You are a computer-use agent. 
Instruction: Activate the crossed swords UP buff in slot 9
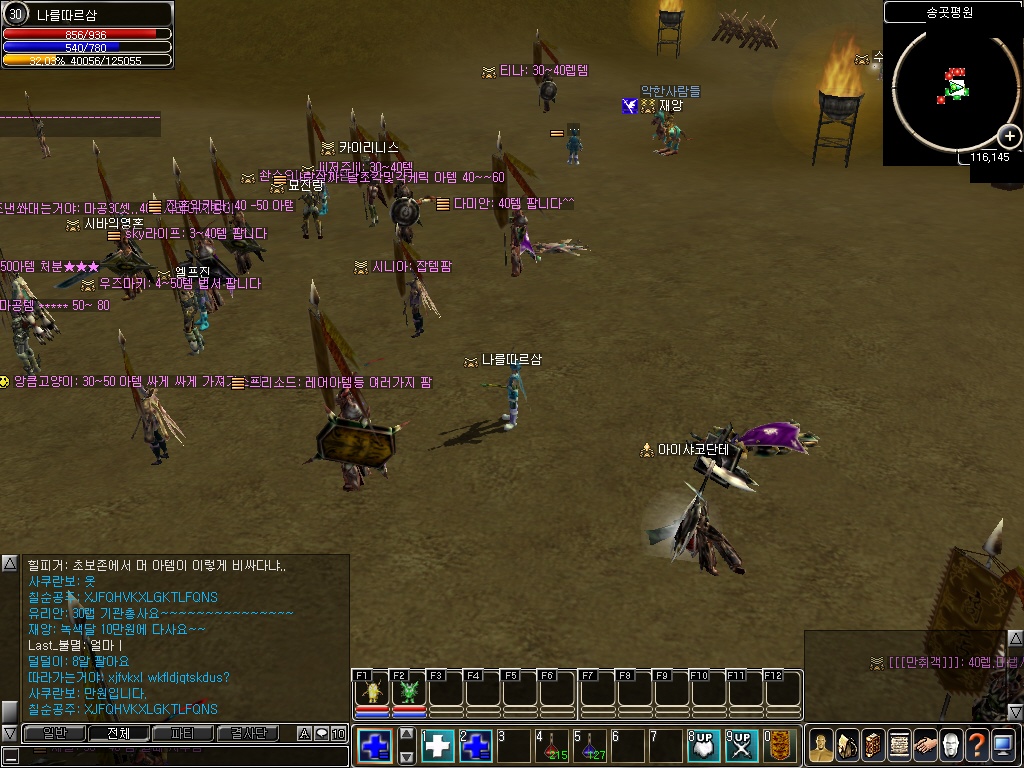[741, 746]
